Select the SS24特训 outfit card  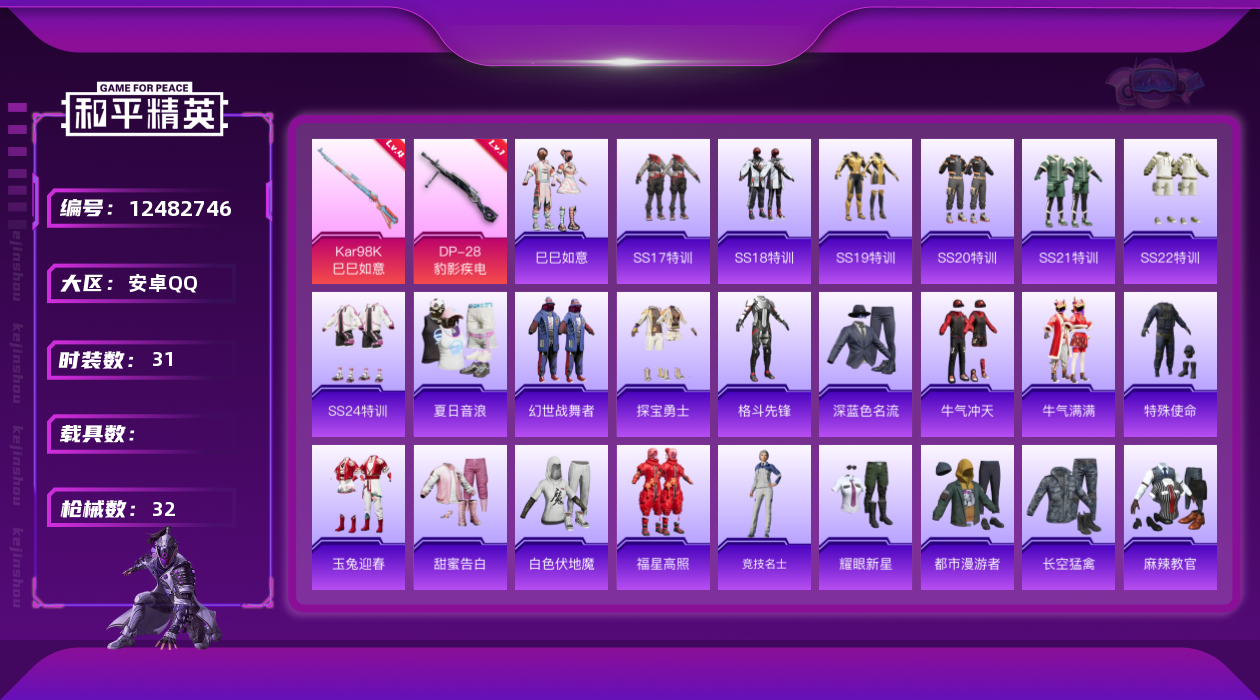point(358,364)
